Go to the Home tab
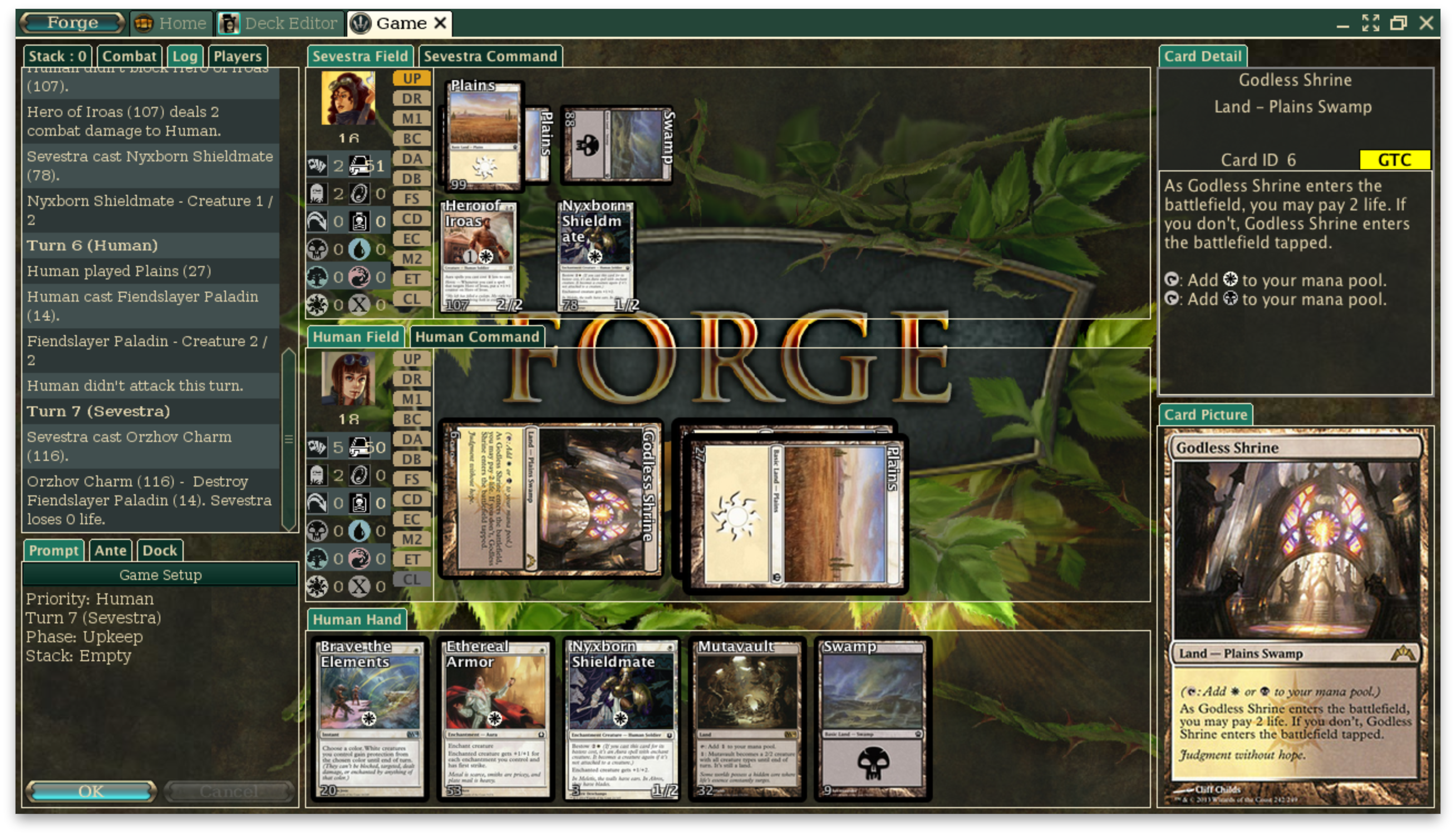 (x=171, y=23)
